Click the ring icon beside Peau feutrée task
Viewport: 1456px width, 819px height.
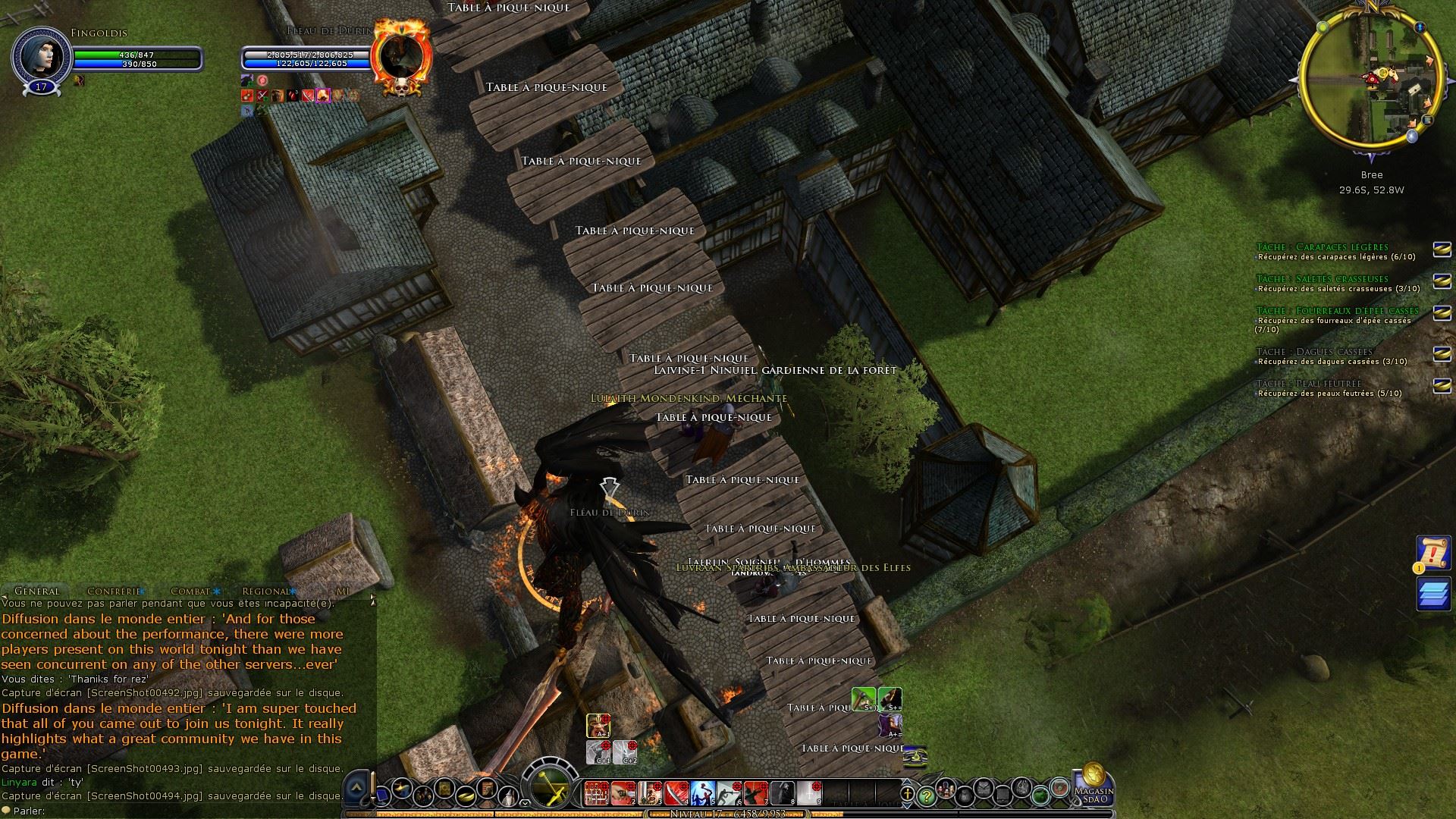pyautogui.click(x=1441, y=386)
